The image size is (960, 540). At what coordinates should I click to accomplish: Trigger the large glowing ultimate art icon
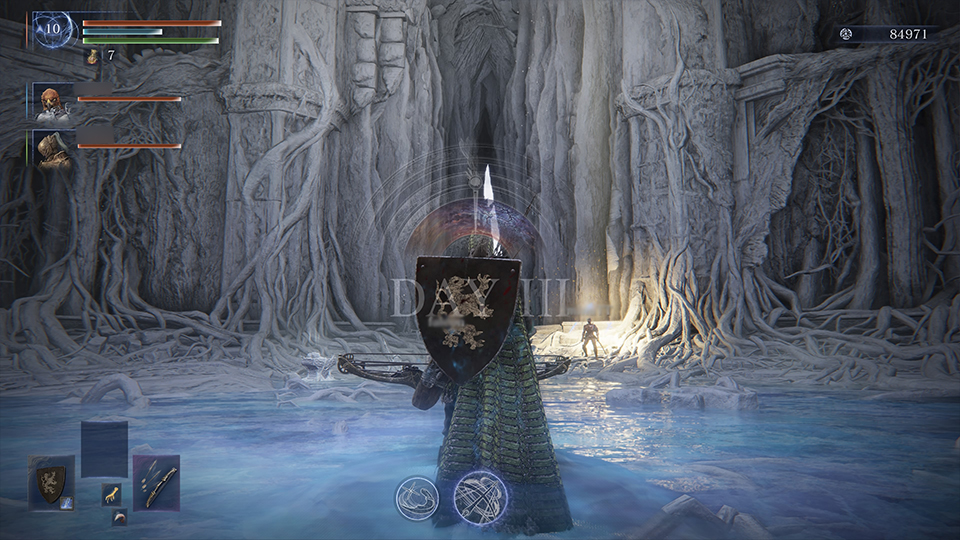click(480, 496)
